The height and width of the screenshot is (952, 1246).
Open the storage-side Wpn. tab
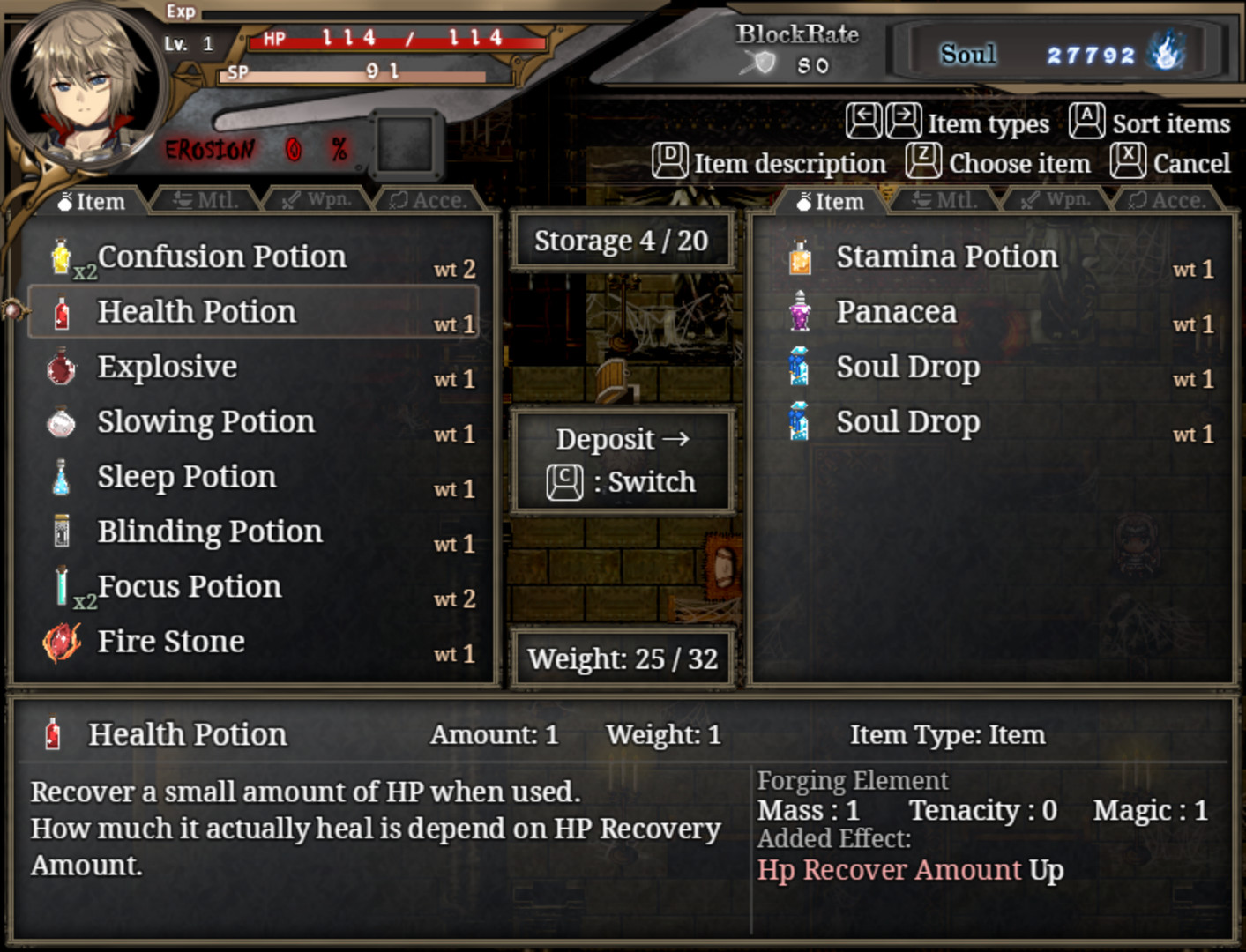(1056, 200)
